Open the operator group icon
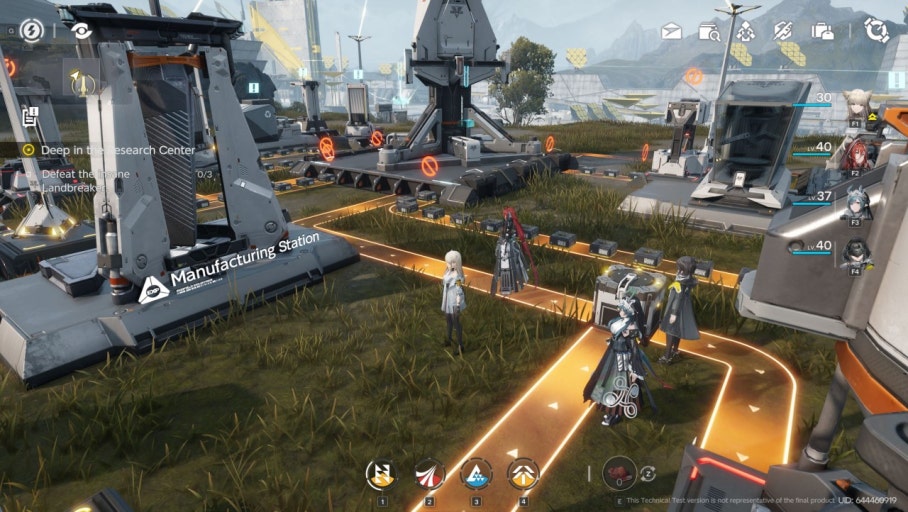Viewport: 908px width, 512px height. (x=745, y=31)
